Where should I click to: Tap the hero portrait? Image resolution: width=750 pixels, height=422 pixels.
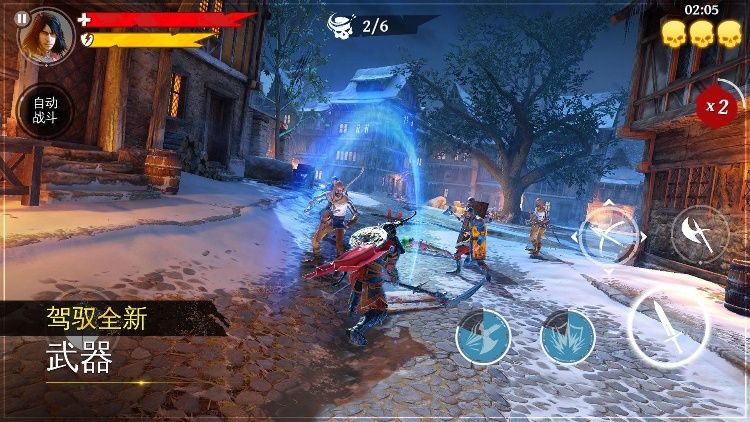coord(47,34)
